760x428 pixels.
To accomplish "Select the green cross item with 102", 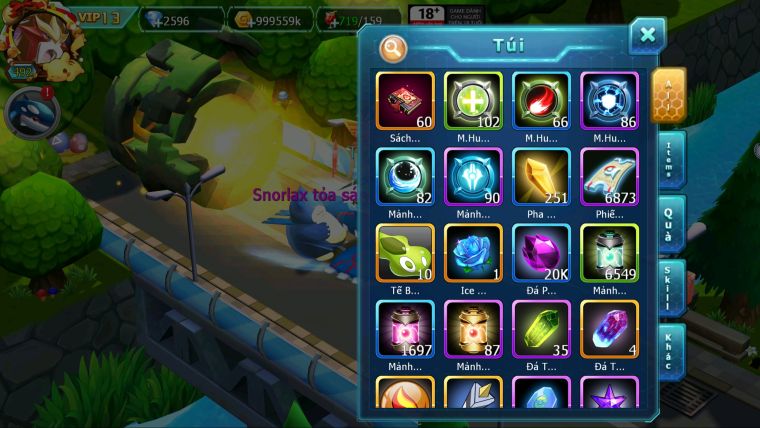I will tap(473, 100).
